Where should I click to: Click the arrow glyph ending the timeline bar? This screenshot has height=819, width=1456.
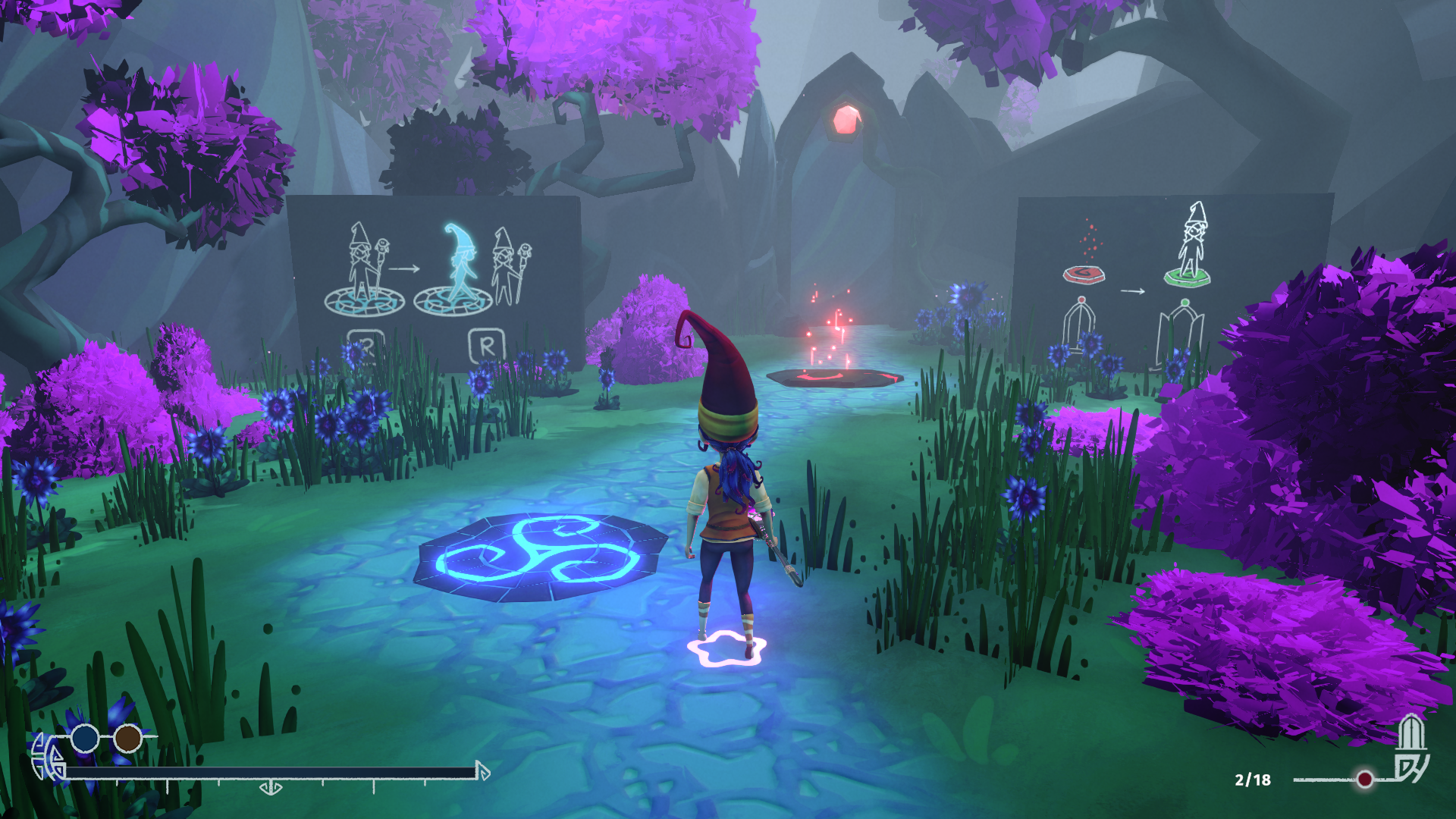pyautogui.click(x=483, y=771)
